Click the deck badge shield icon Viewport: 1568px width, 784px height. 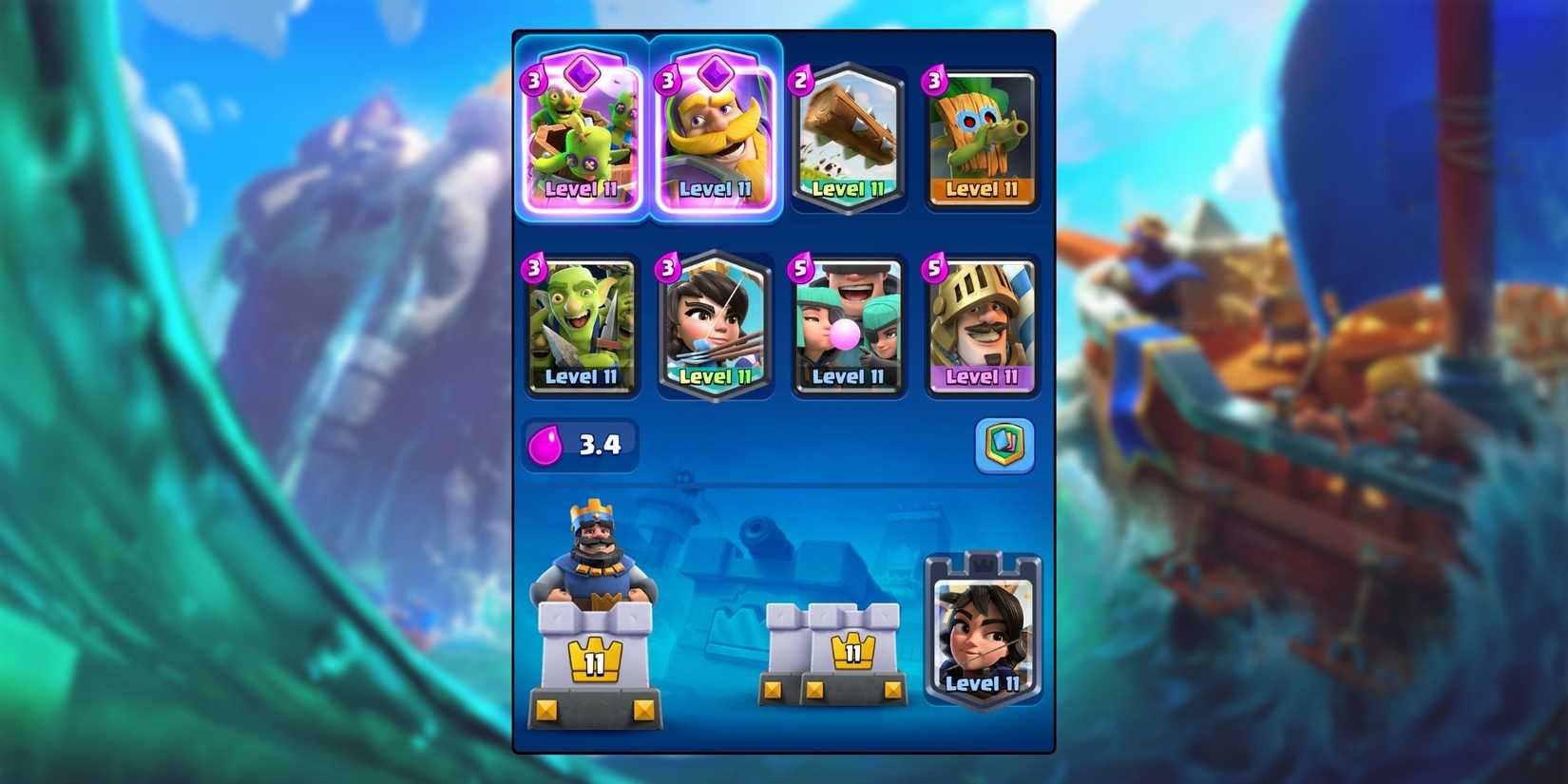coord(1004,444)
